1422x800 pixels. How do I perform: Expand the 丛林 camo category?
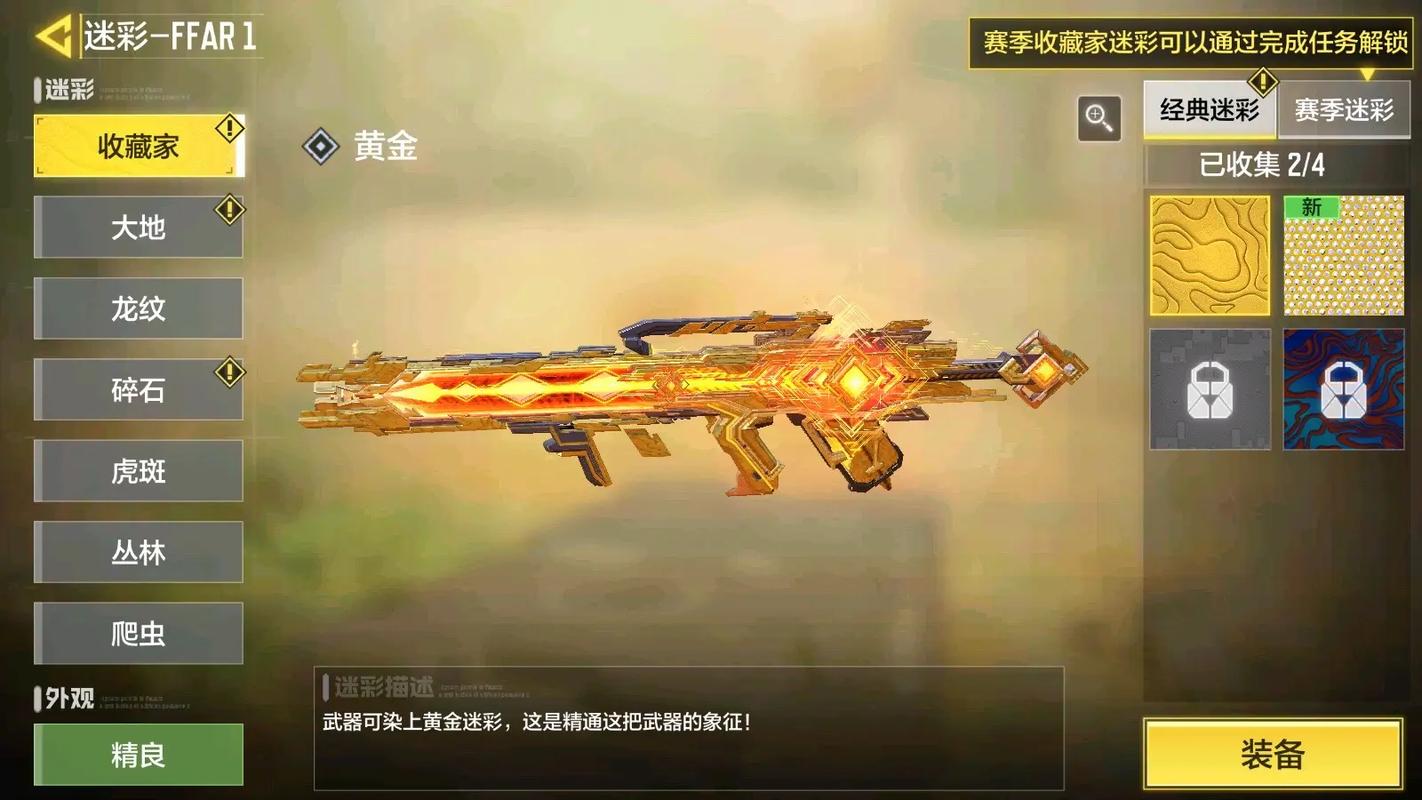coord(138,552)
